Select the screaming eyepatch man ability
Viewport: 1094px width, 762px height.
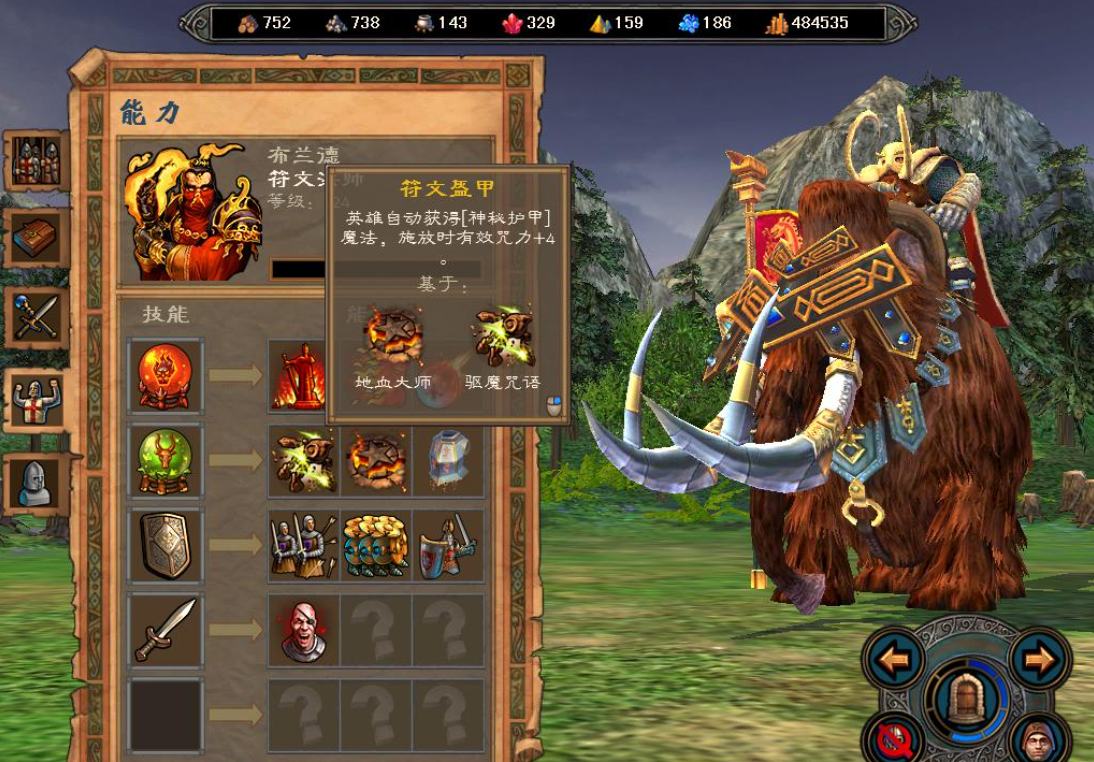pos(303,630)
